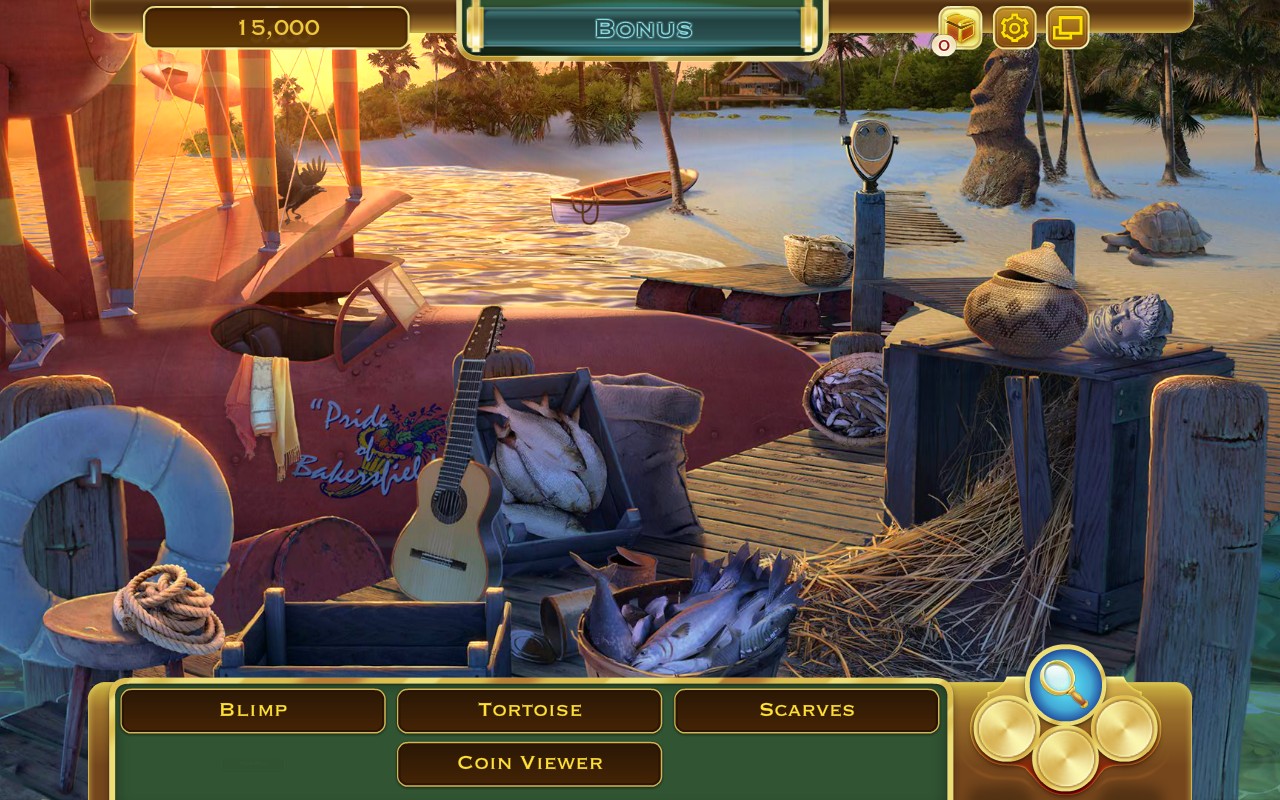
Task: Open the gear settings menu
Action: 1014,27
